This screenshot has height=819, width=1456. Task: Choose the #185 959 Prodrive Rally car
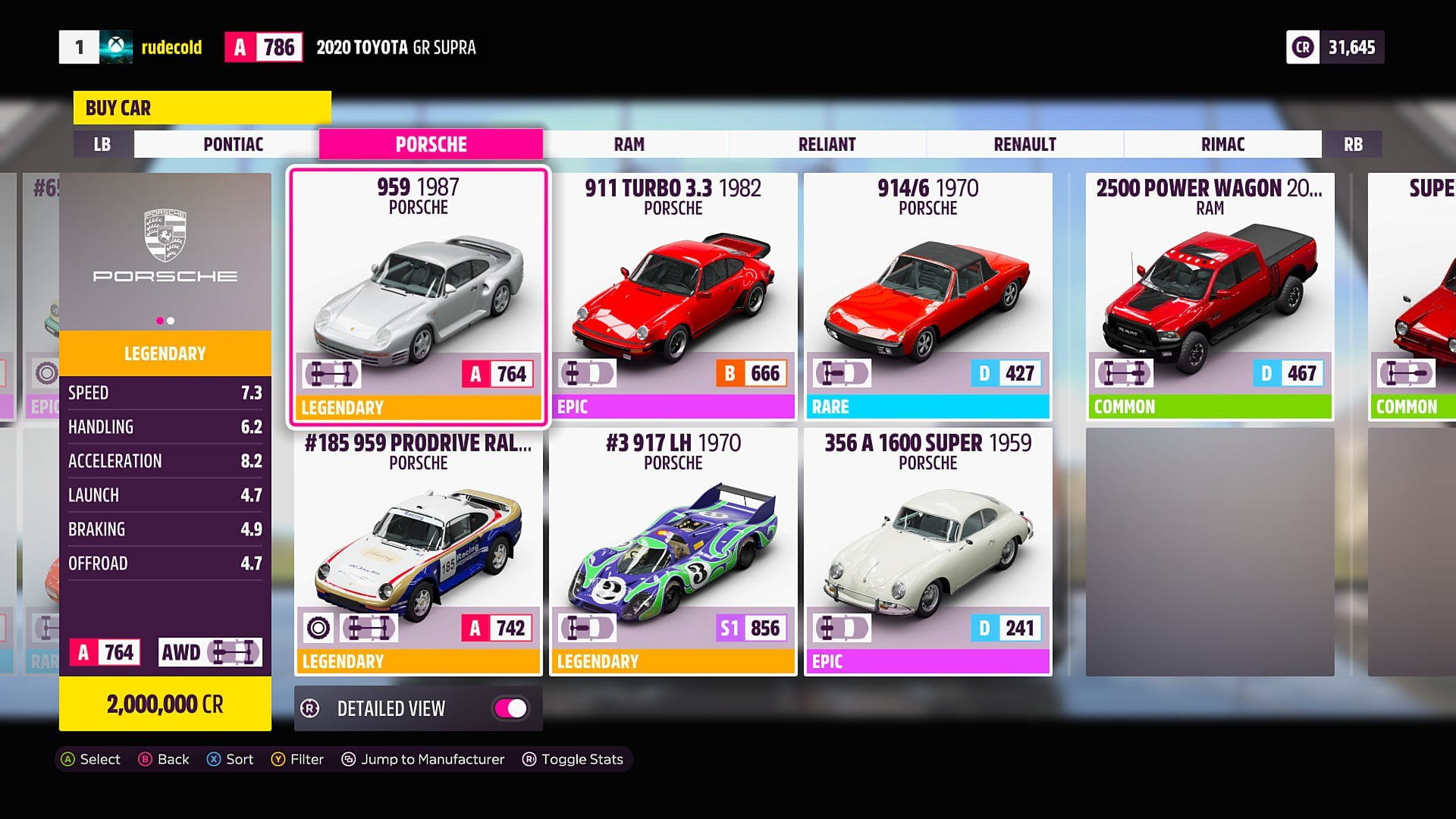tap(419, 551)
